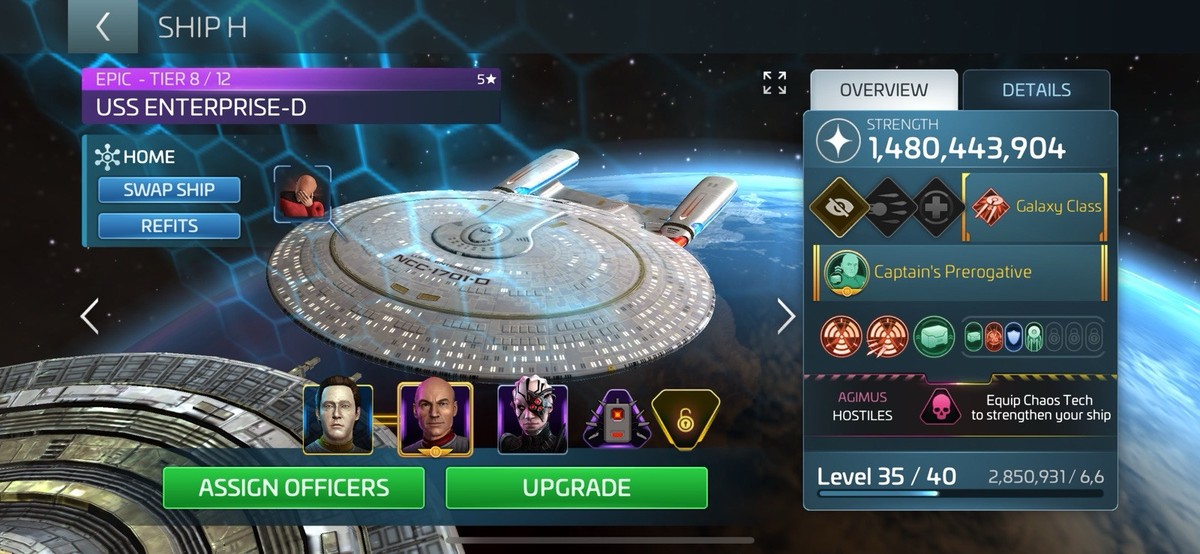Switch to the Details tab

[1036, 90]
